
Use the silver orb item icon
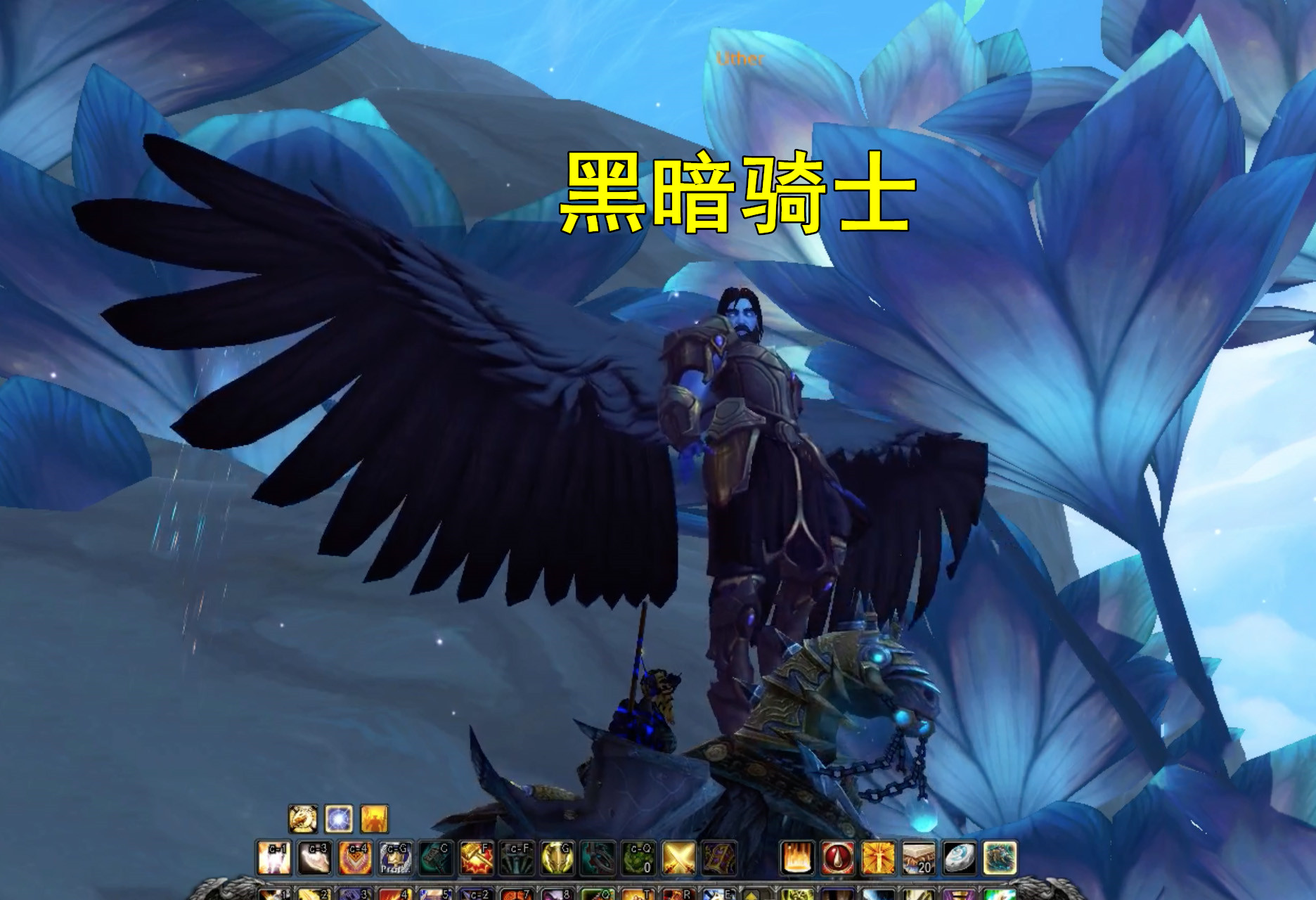960,857
